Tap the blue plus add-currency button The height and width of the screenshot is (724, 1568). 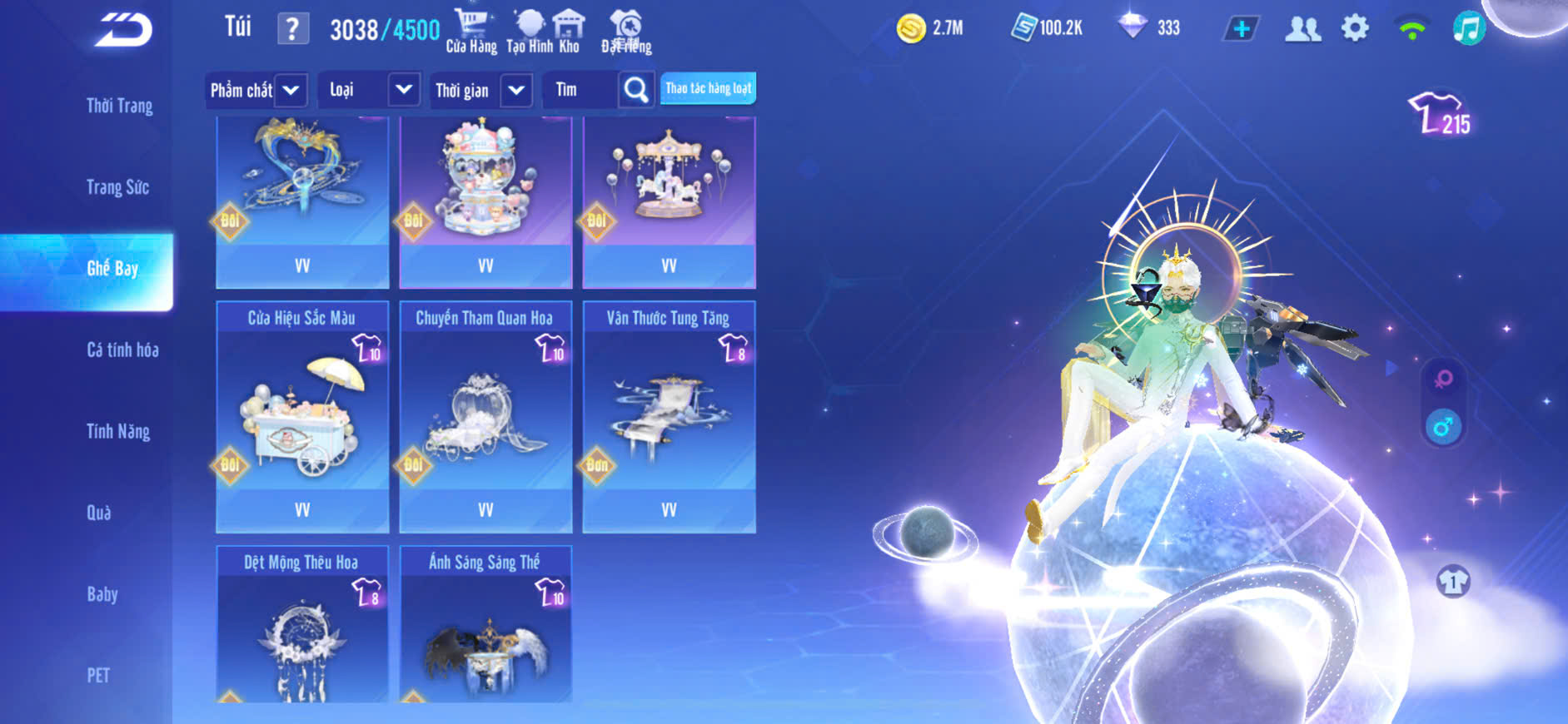click(x=1241, y=28)
